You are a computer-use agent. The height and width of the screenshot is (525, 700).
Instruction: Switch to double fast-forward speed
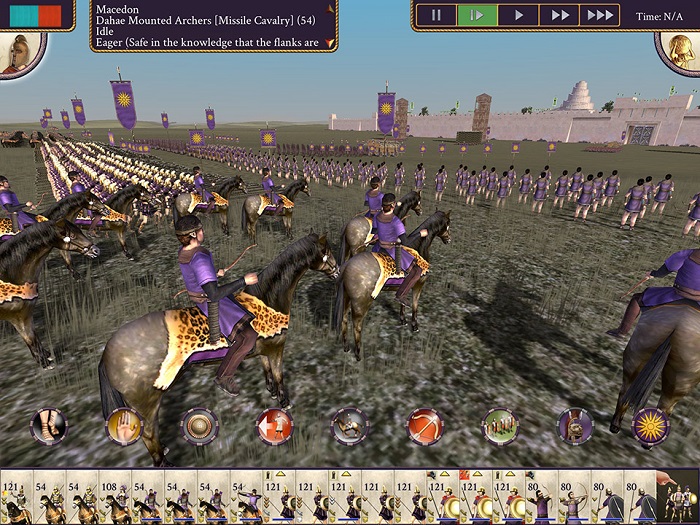click(x=559, y=15)
